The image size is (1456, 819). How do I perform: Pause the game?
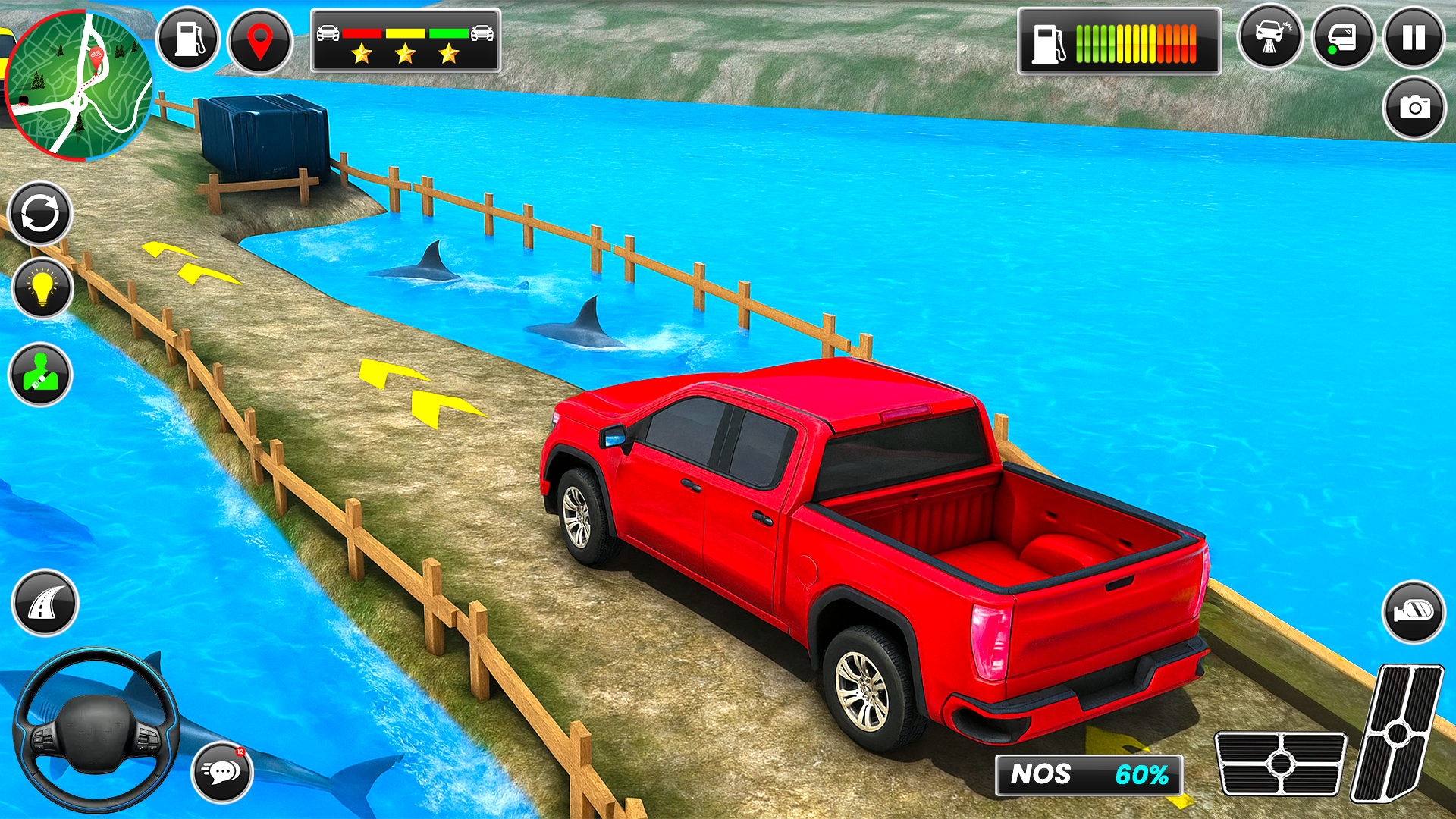(x=1414, y=38)
